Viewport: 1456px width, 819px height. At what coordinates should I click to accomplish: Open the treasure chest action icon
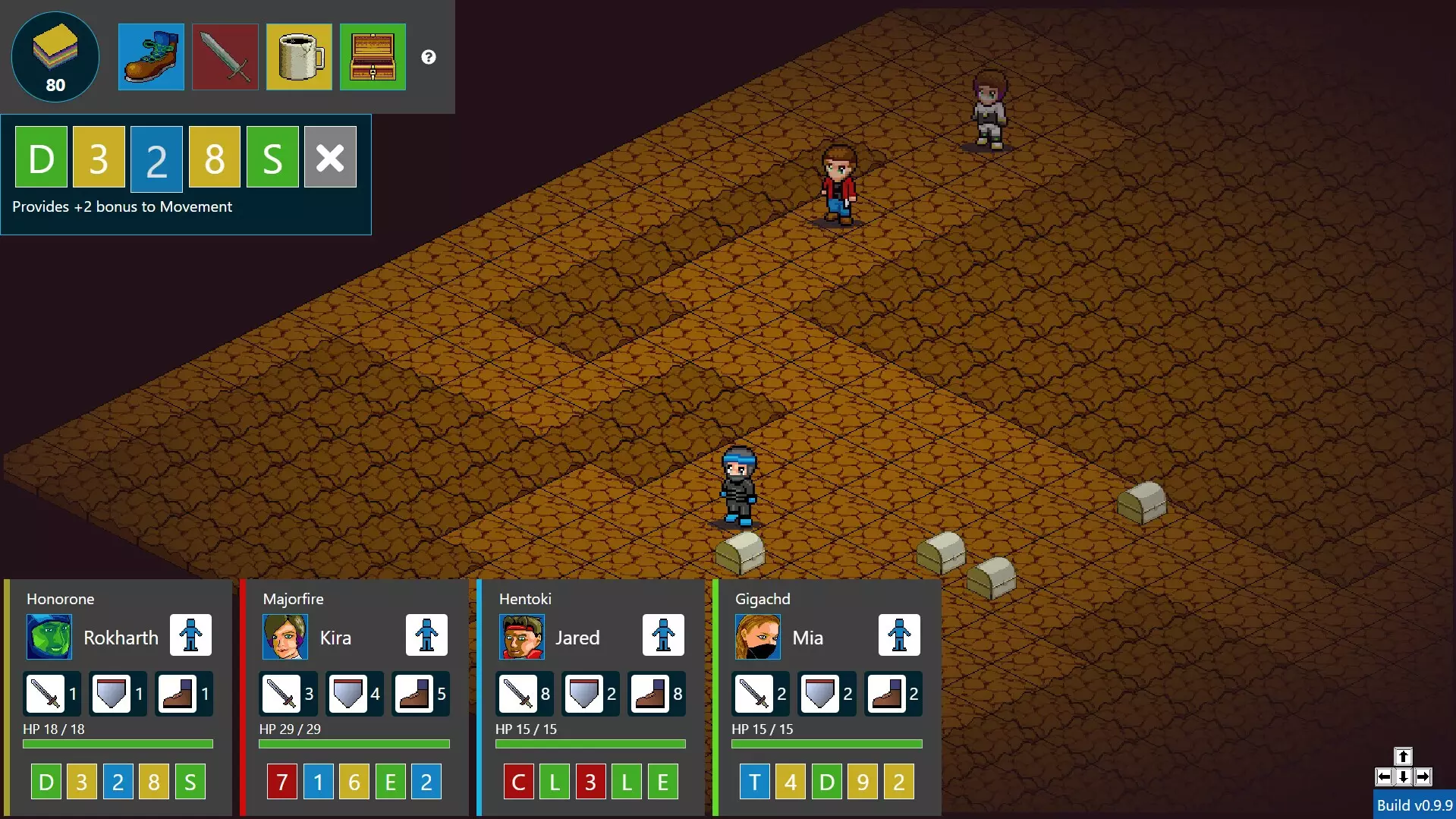click(373, 57)
